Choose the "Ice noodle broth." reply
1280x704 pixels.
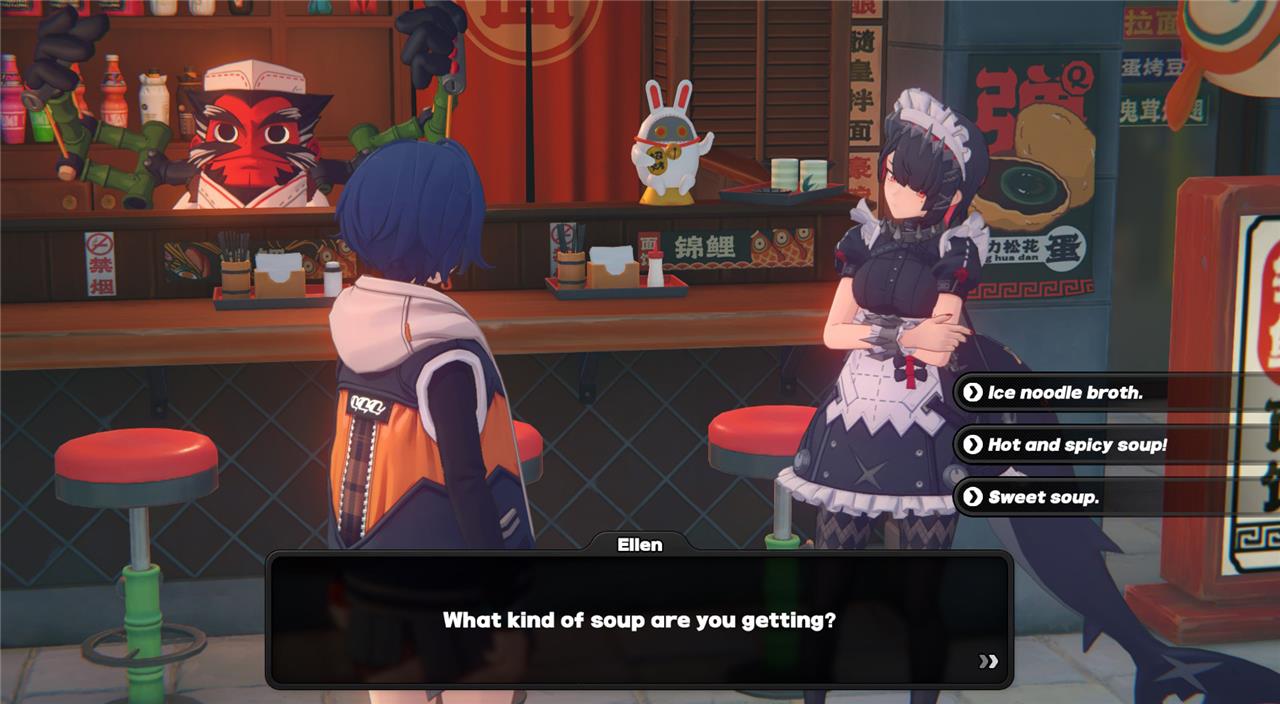[x=1065, y=393]
